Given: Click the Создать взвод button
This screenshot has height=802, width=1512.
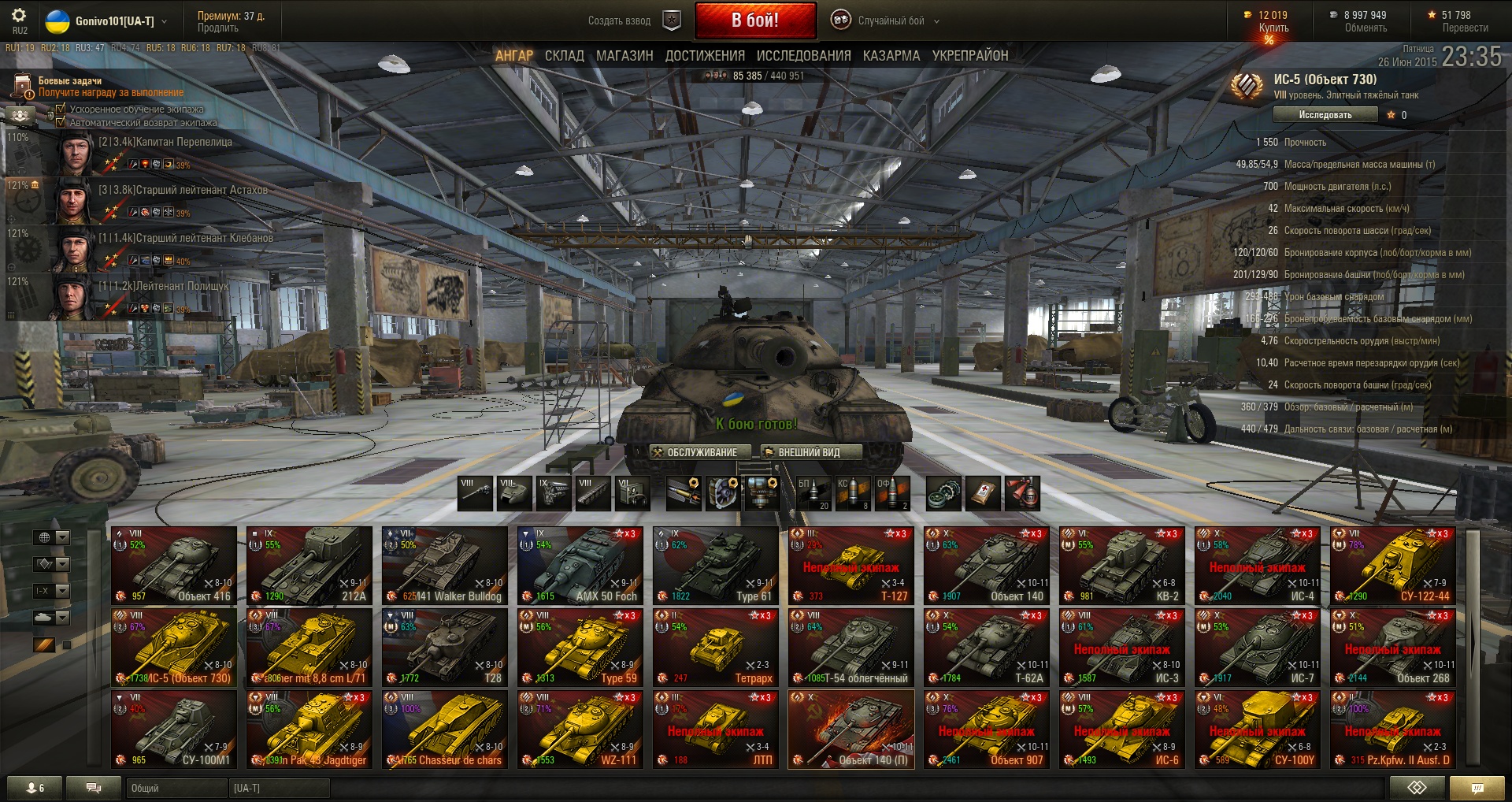Looking at the screenshot, I should pyautogui.click(x=620, y=21).
